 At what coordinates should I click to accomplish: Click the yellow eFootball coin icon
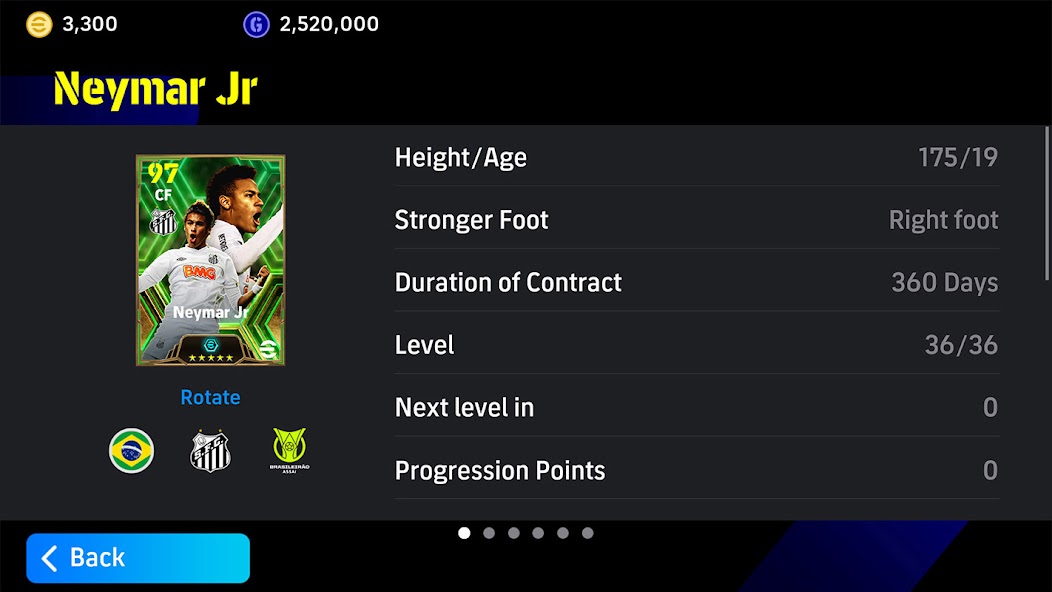coord(39,24)
